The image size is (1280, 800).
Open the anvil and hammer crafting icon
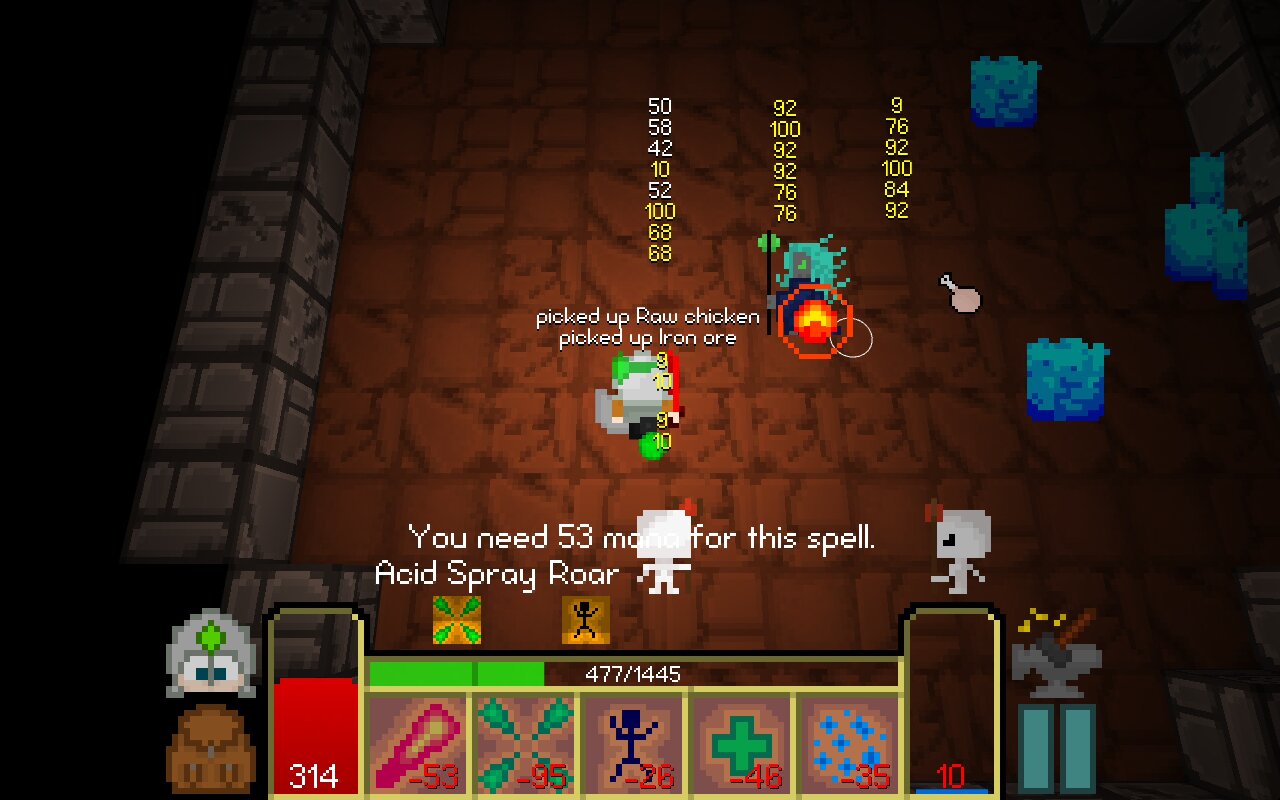[1056, 652]
